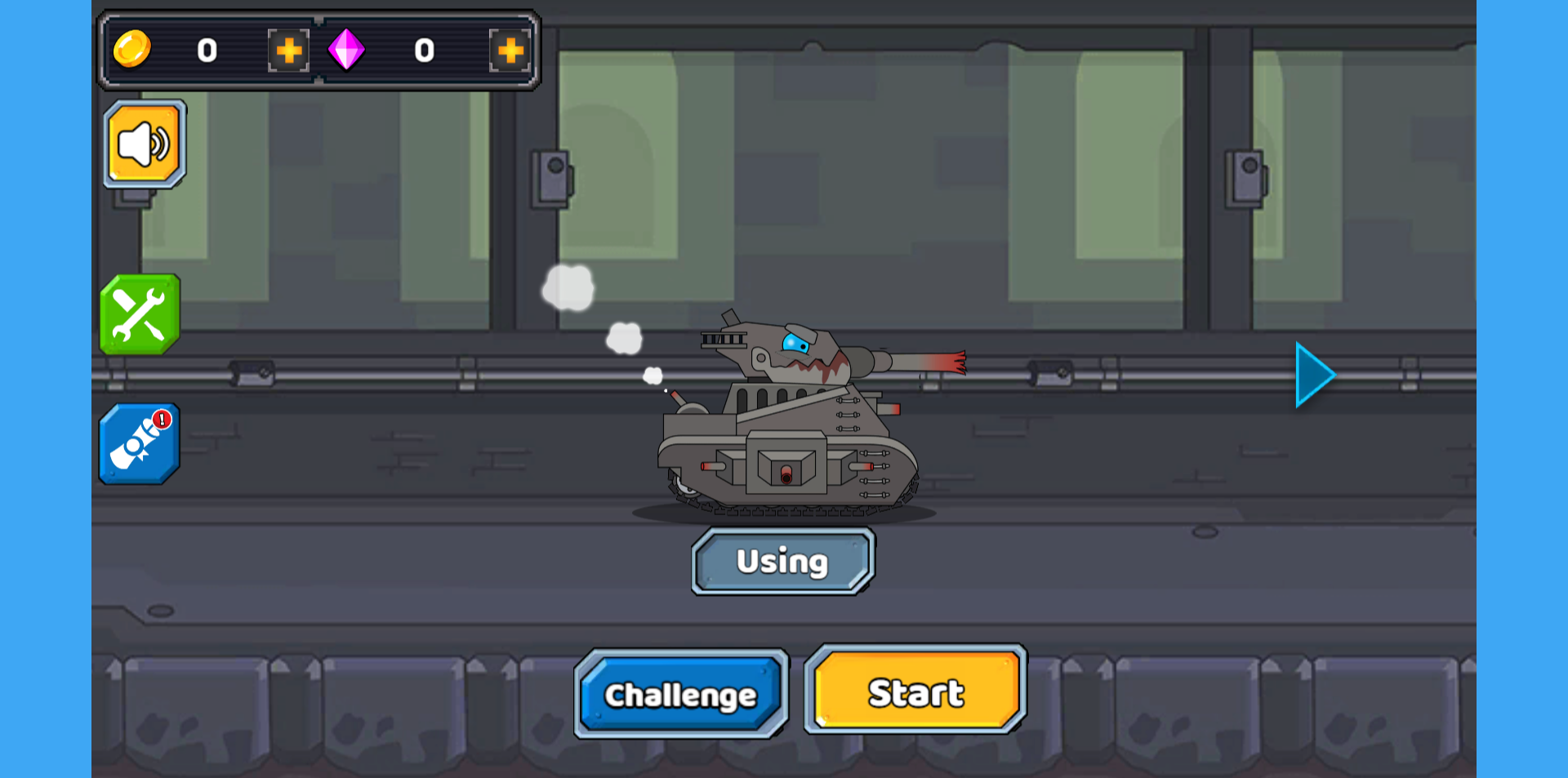Image resolution: width=1568 pixels, height=778 pixels.
Task: Click the gold coin currency icon
Action: point(133,51)
